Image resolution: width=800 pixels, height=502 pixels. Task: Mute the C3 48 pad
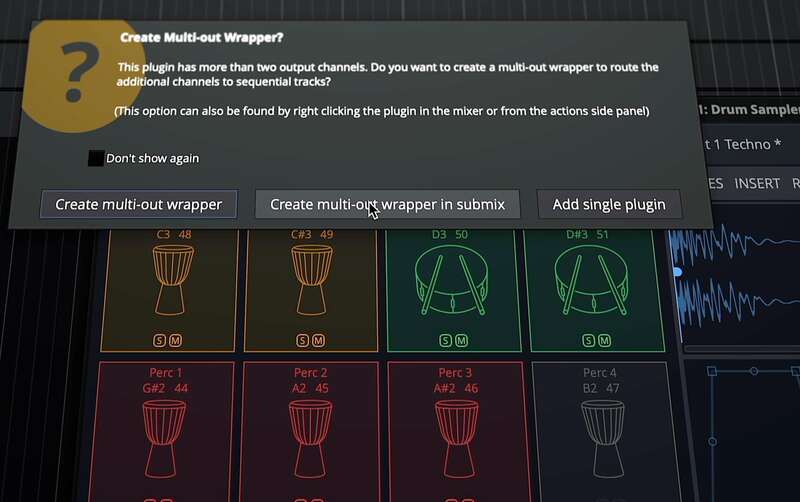[176, 341]
